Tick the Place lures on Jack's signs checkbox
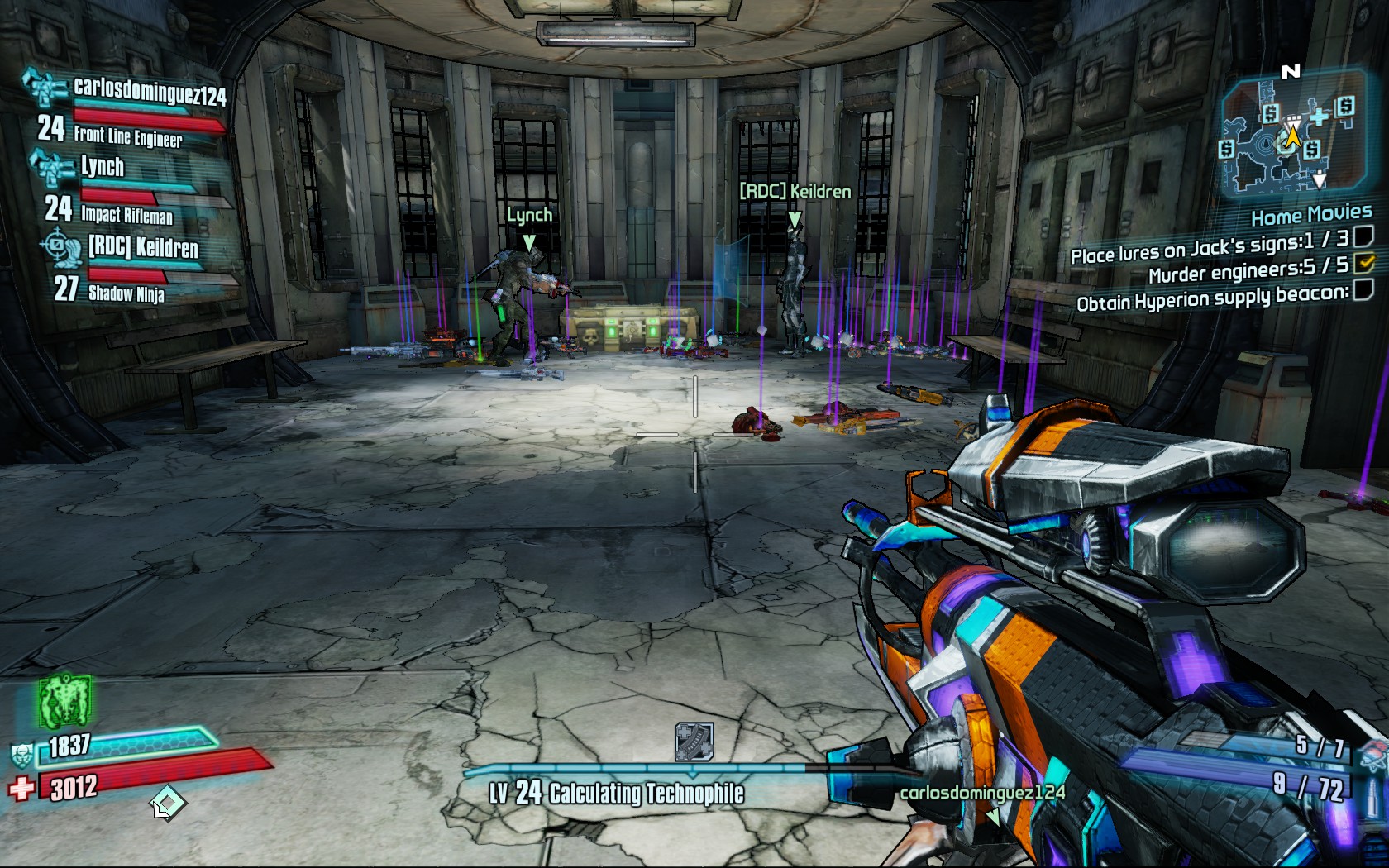This screenshot has height=868, width=1389. [x=1364, y=237]
